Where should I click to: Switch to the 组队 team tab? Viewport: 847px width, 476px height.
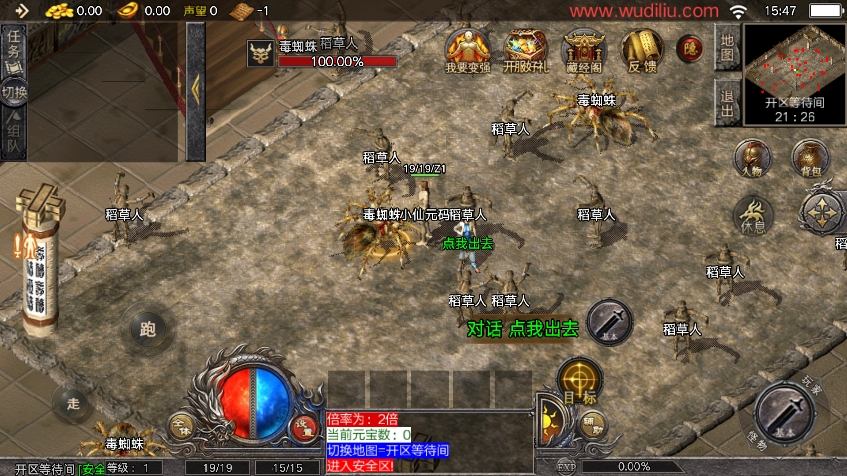pyautogui.click(x=14, y=138)
